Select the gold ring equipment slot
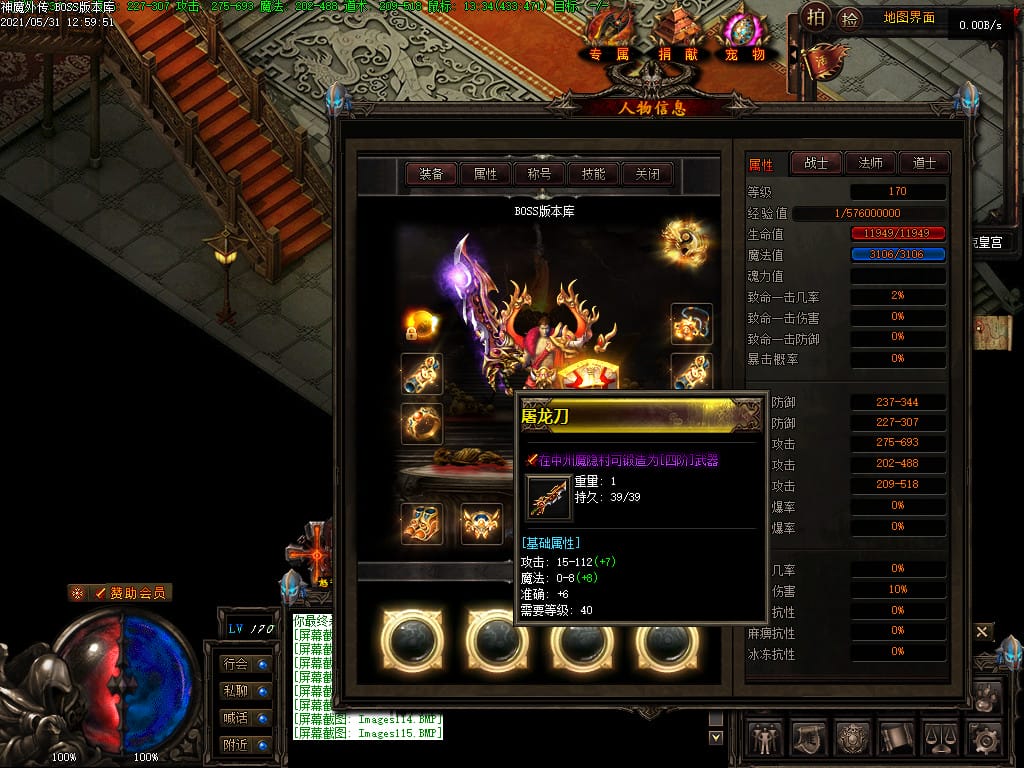 coord(422,424)
